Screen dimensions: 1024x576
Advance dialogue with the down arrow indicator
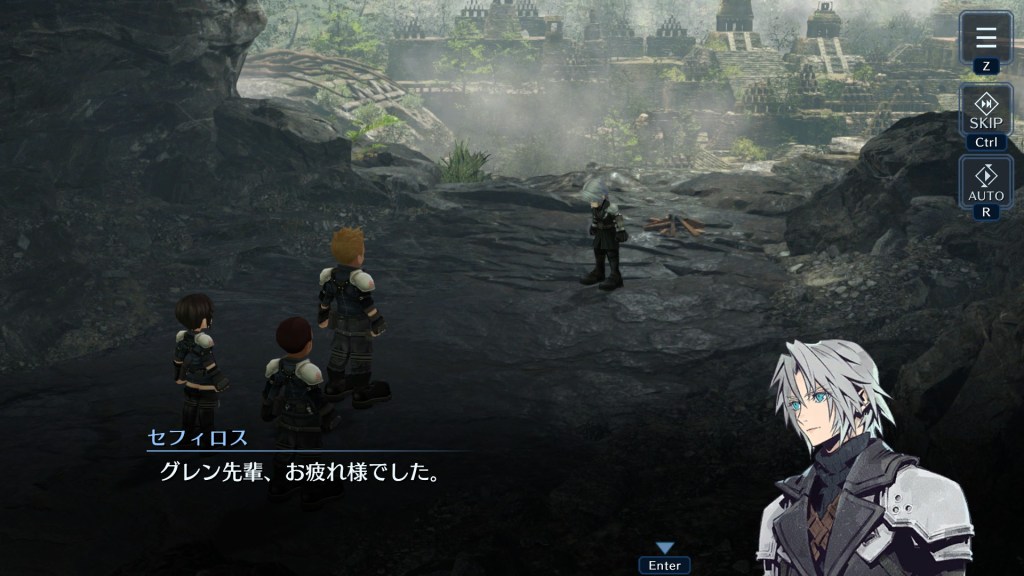point(664,548)
